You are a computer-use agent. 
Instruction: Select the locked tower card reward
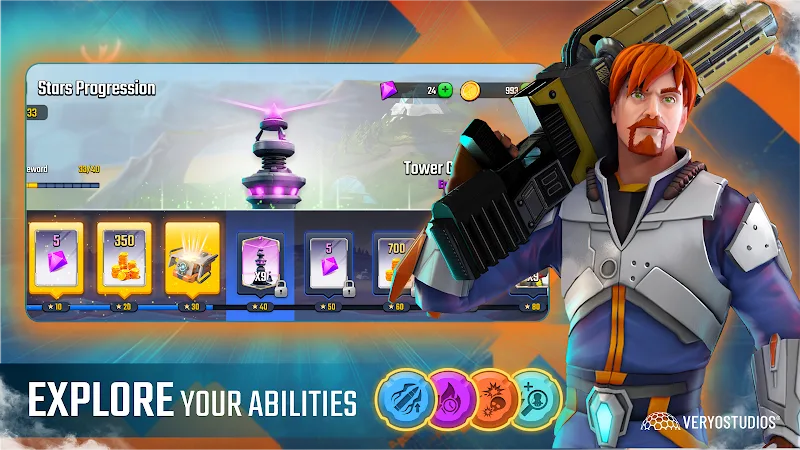coord(259,262)
